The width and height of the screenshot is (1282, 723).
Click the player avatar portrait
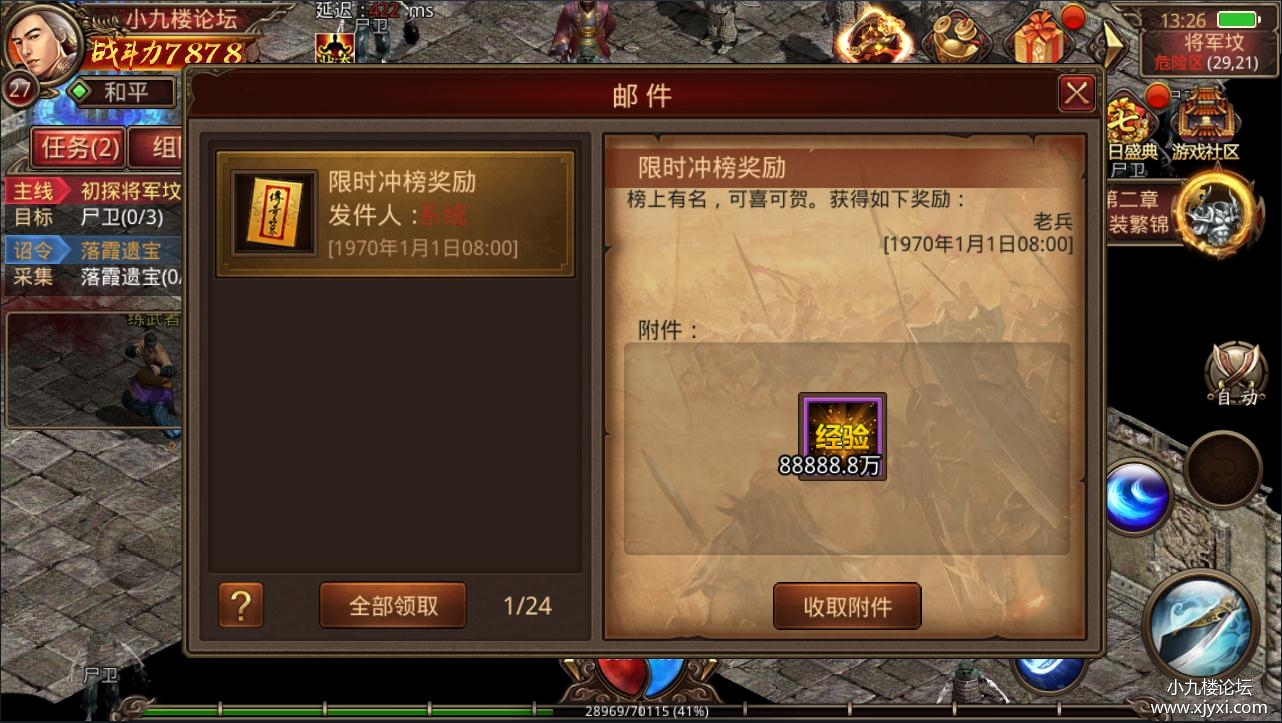(x=40, y=40)
